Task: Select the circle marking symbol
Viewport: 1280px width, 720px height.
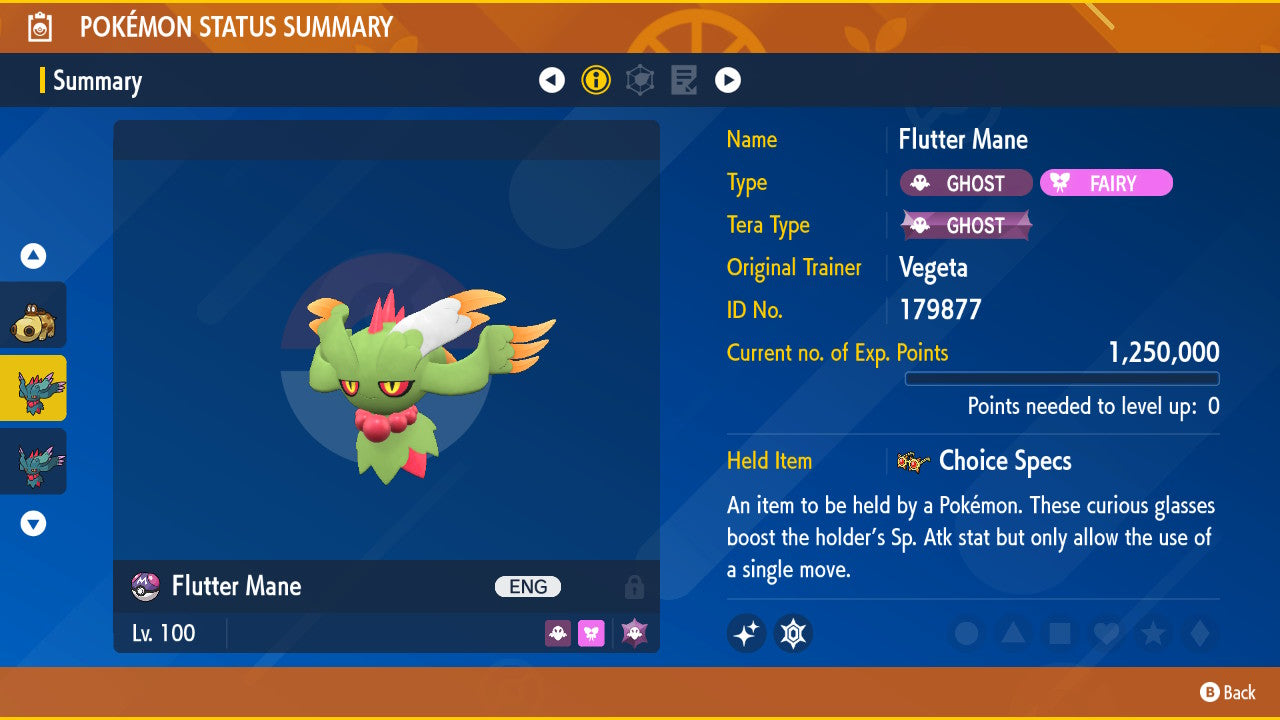Action: tap(966, 634)
